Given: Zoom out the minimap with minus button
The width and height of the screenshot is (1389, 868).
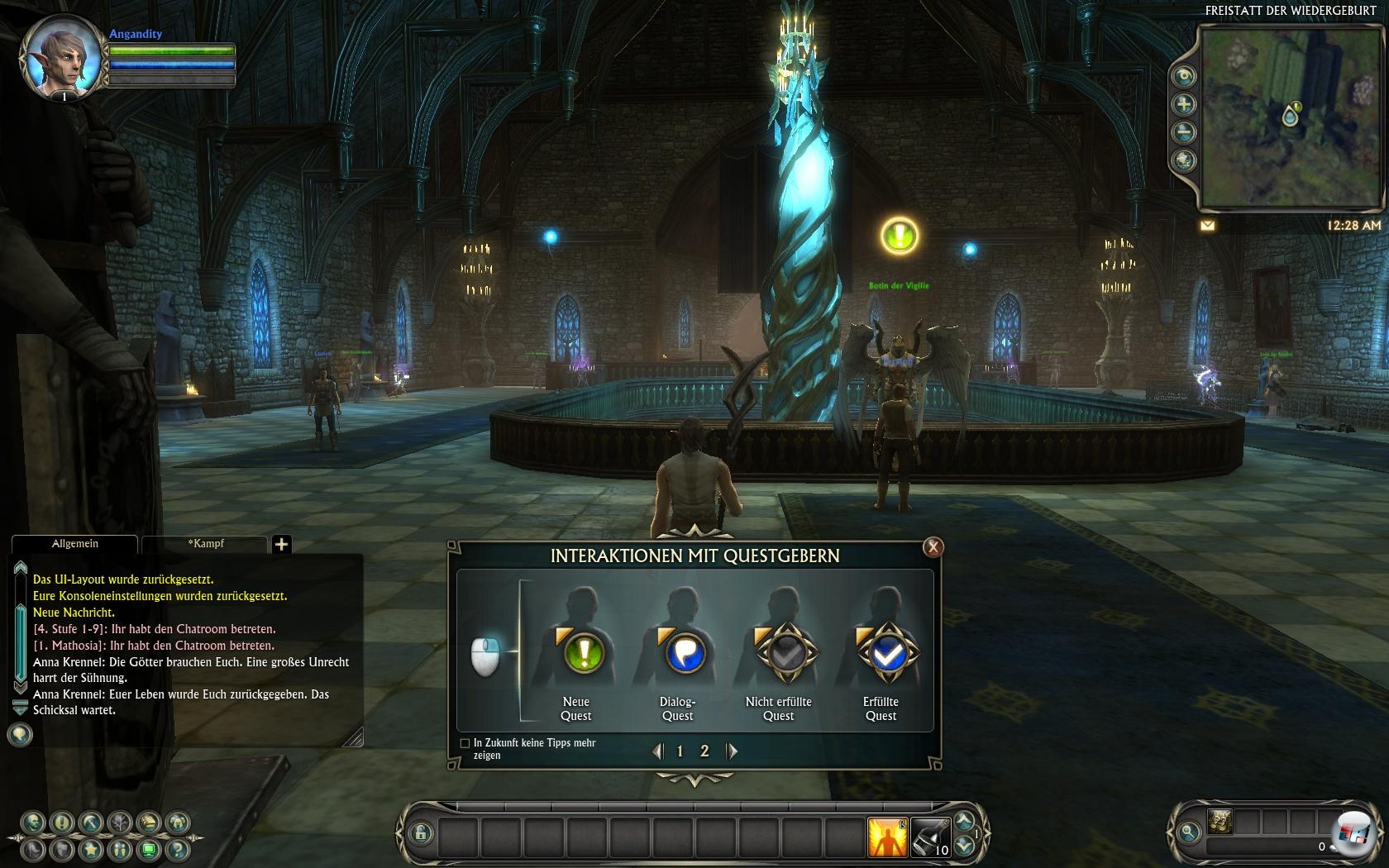Looking at the screenshot, I should click(x=1184, y=132).
